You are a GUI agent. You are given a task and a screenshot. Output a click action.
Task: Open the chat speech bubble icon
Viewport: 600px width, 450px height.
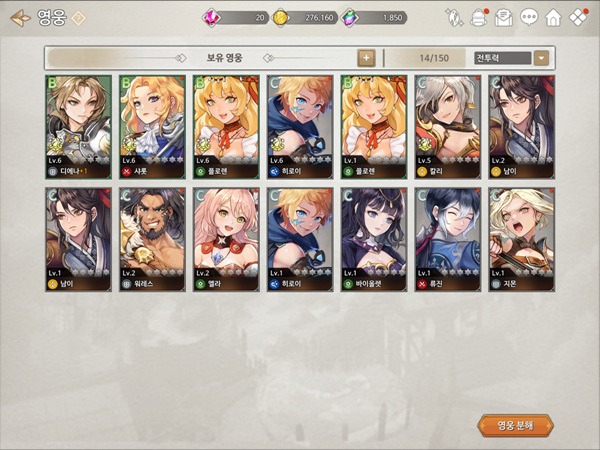coord(529,17)
